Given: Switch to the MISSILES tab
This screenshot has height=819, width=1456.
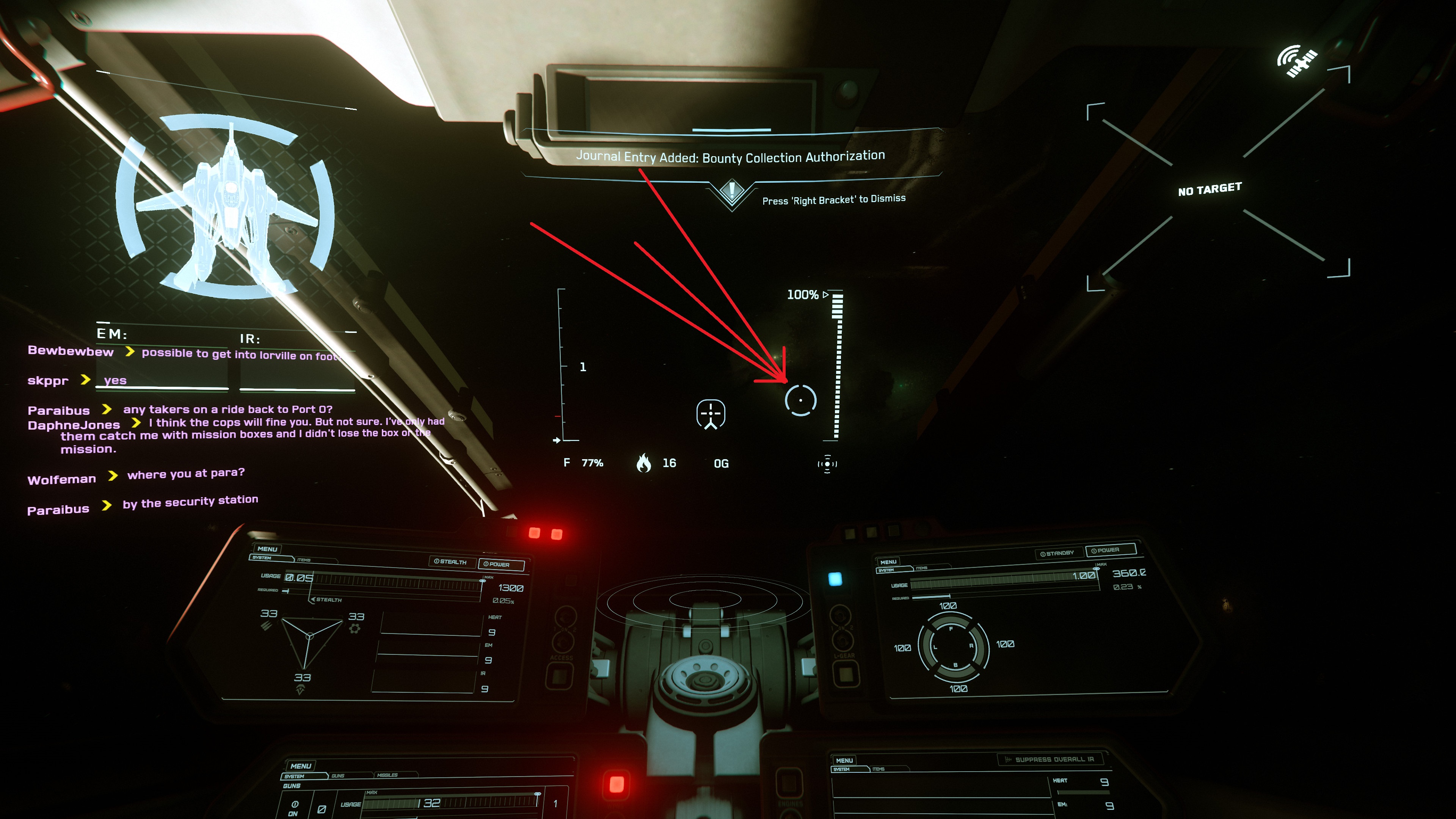Looking at the screenshot, I should coord(387,775).
